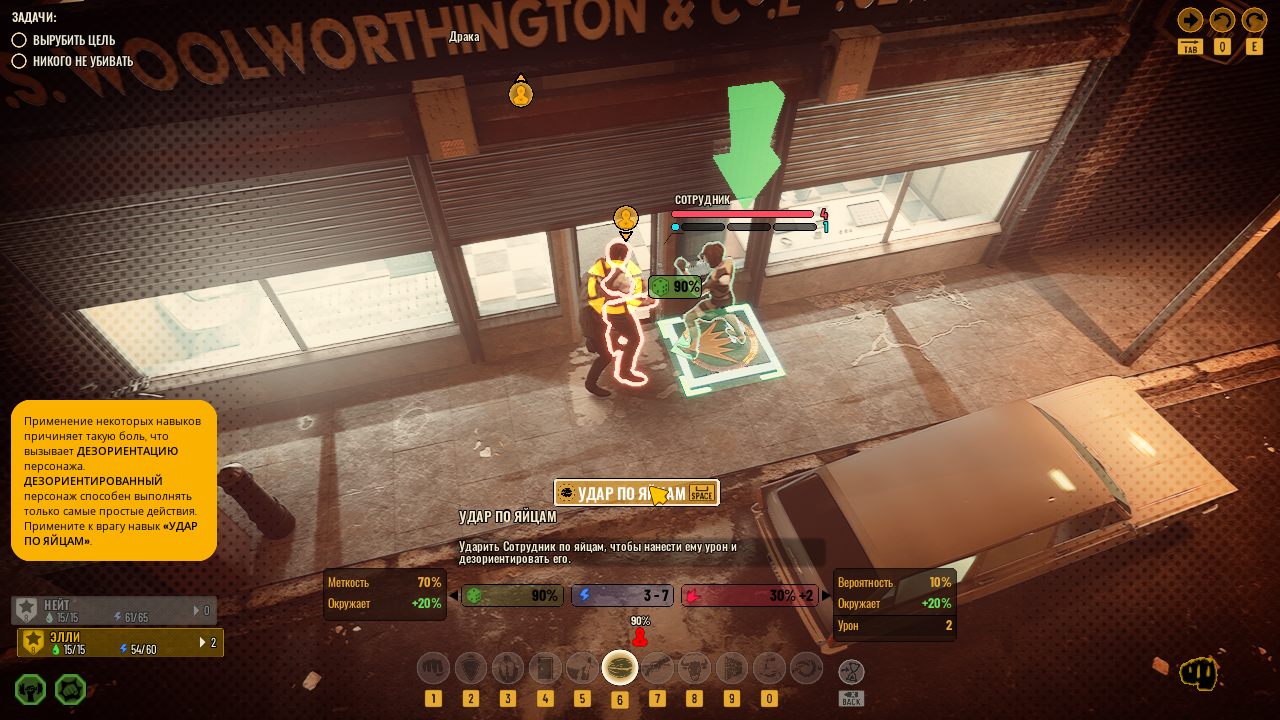The image size is (1280, 720).
Task: Pick the brick wall ability in slot 9
Action: point(732,667)
